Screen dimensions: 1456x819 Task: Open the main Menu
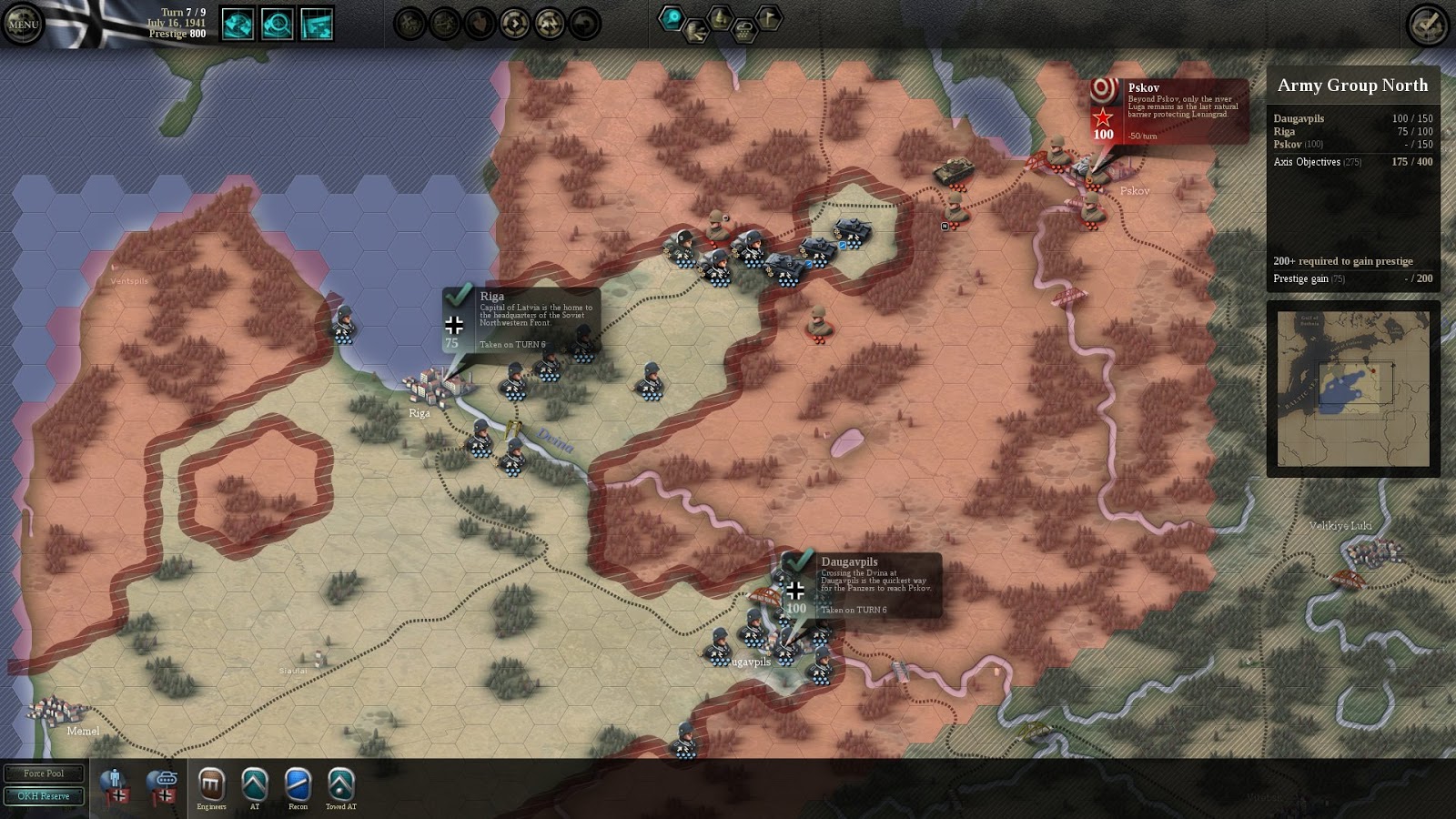click(23, 25)
